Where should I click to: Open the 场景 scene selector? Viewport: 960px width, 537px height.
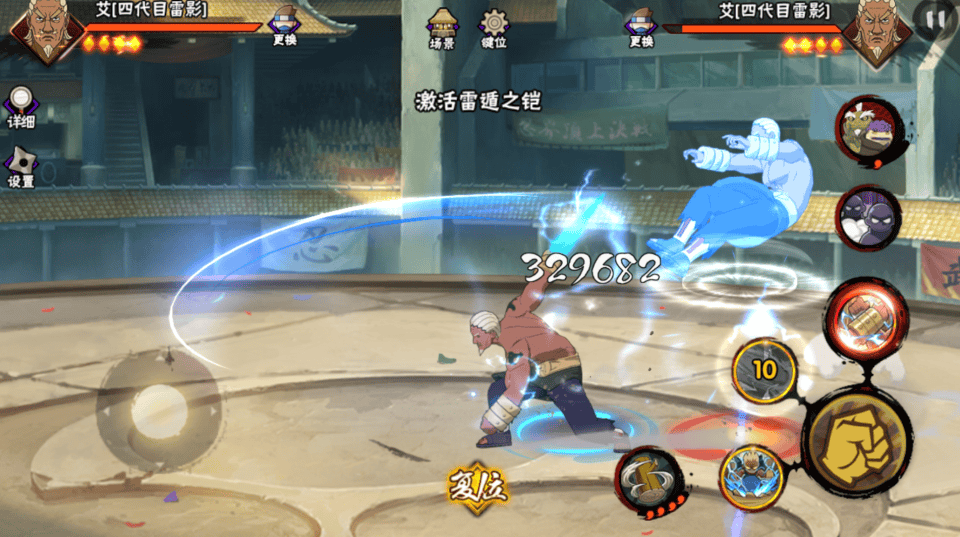coord(442,28)
